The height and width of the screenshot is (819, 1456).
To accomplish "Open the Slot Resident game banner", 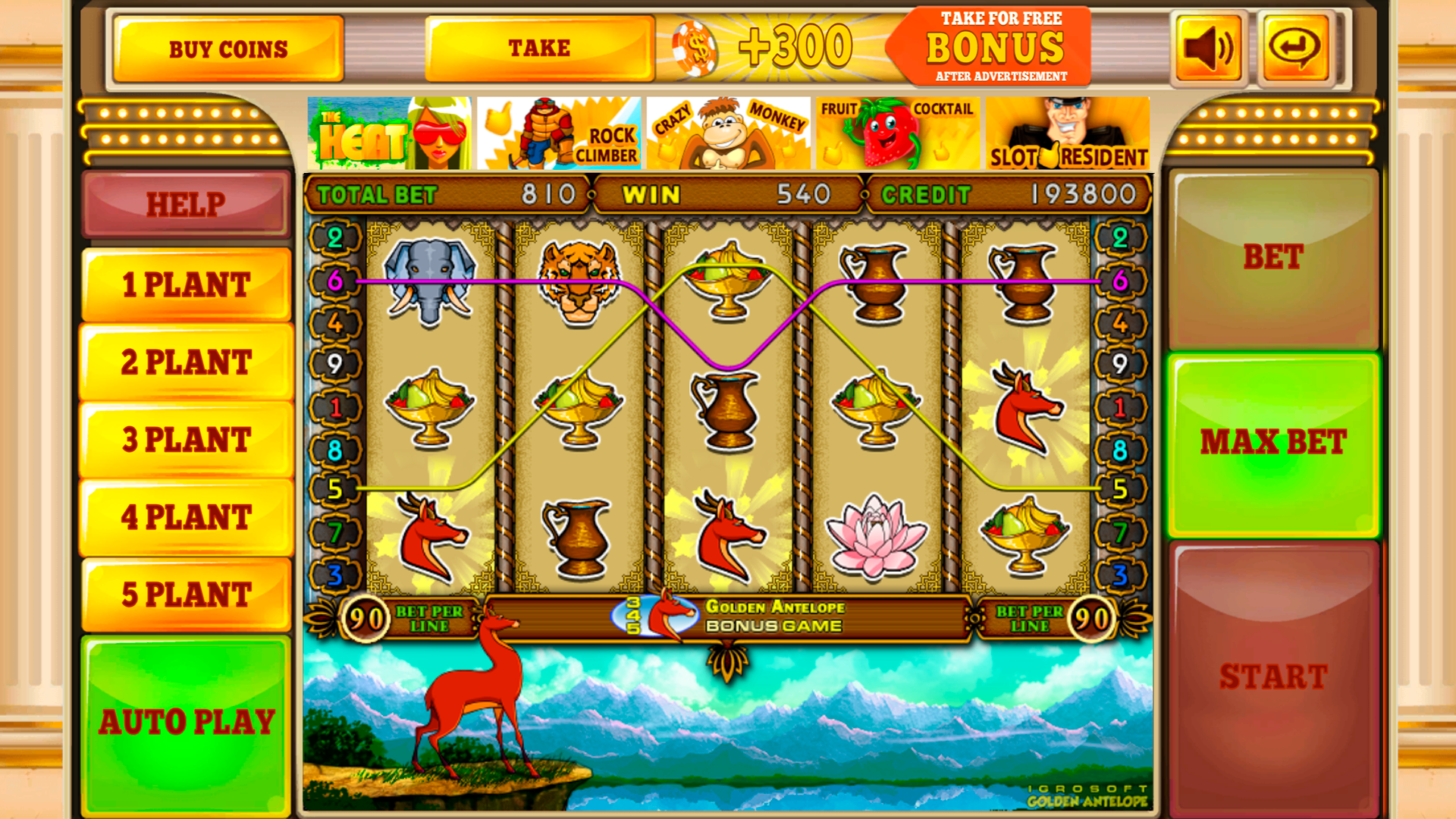I will pos(1068,132).
